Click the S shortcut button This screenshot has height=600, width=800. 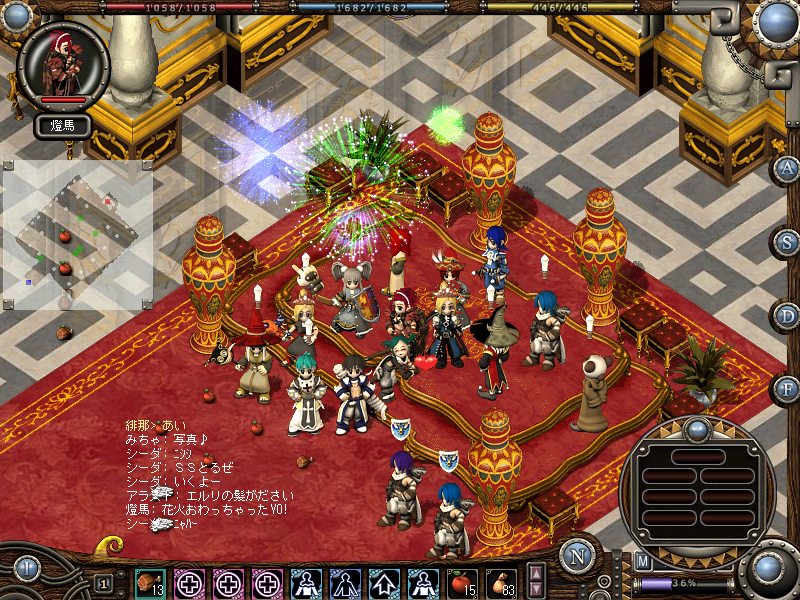[x=788, y=242]
